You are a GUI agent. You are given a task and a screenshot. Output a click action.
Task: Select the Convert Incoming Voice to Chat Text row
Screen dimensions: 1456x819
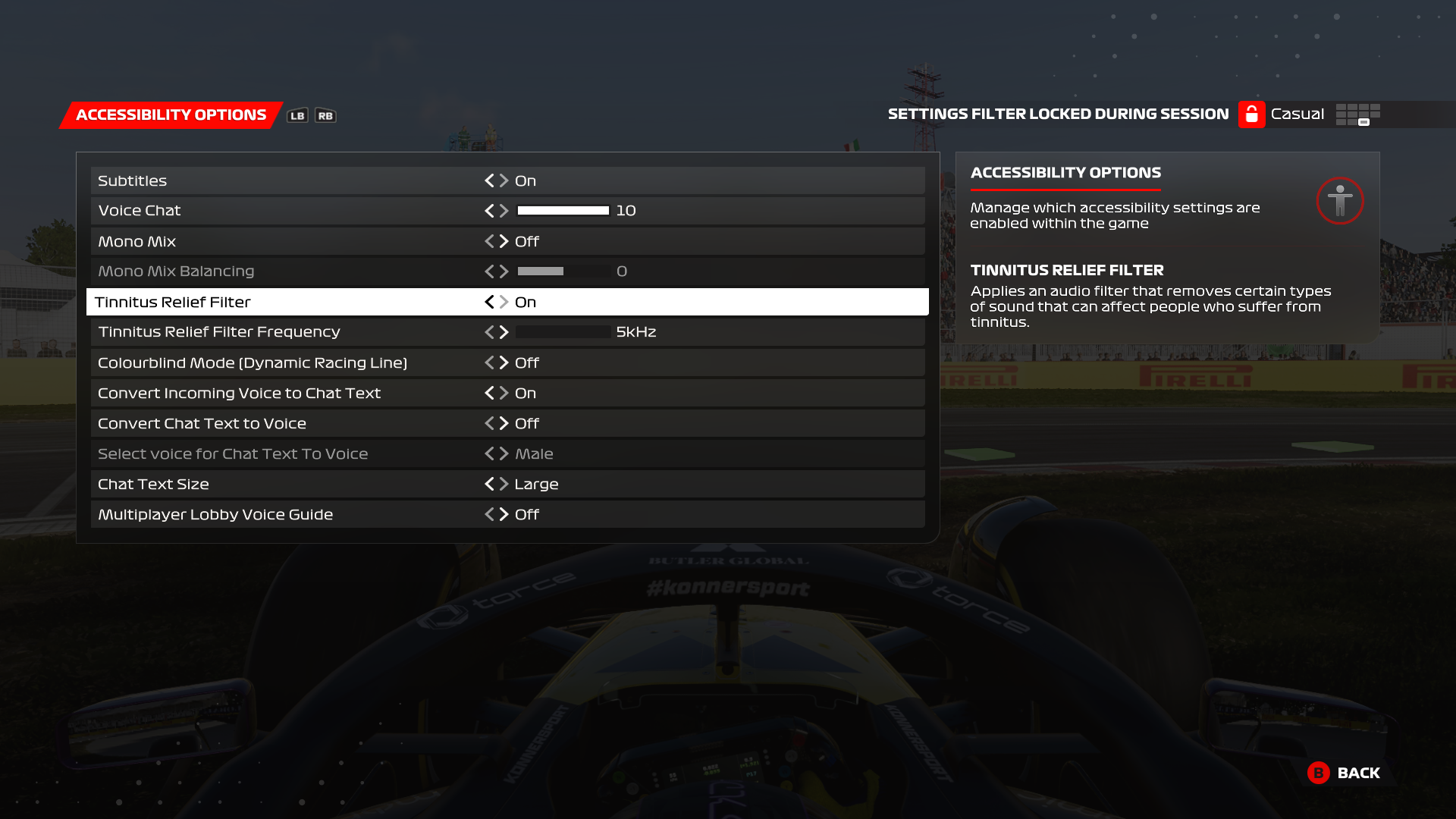point(303,393)
